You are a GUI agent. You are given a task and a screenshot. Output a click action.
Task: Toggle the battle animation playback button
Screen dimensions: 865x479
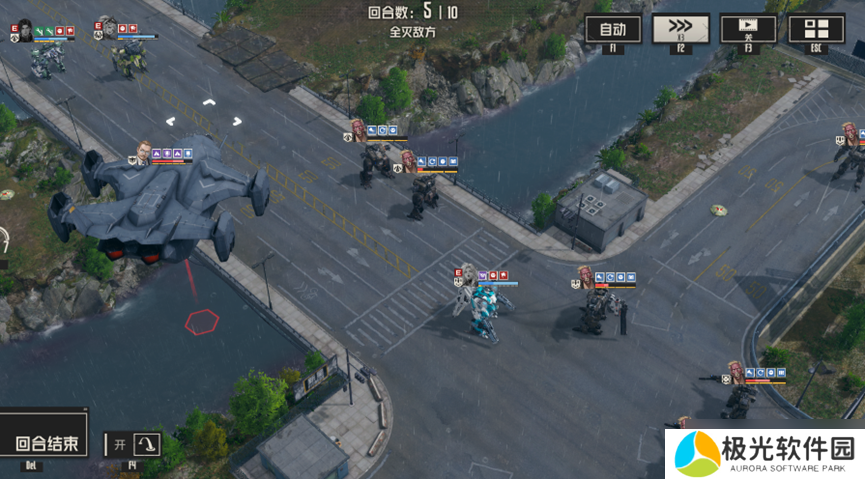tap(748, 29)
